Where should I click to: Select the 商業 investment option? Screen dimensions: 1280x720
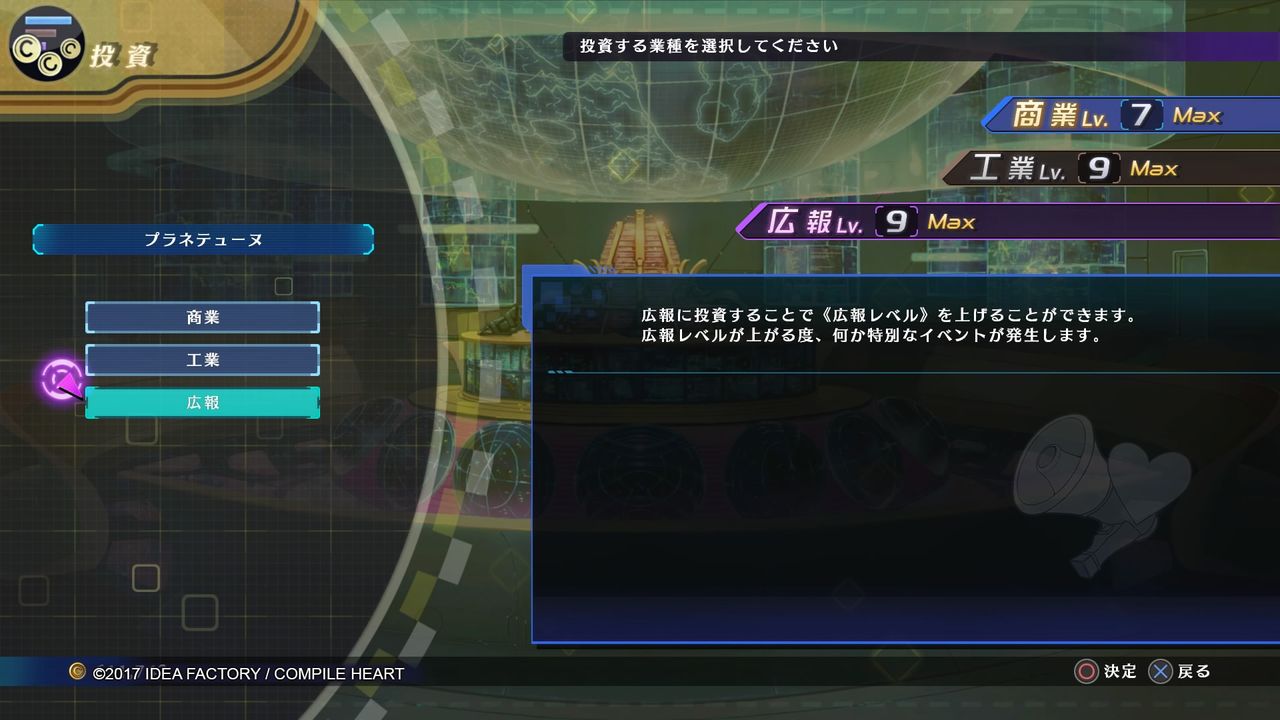tap(203, 317)
